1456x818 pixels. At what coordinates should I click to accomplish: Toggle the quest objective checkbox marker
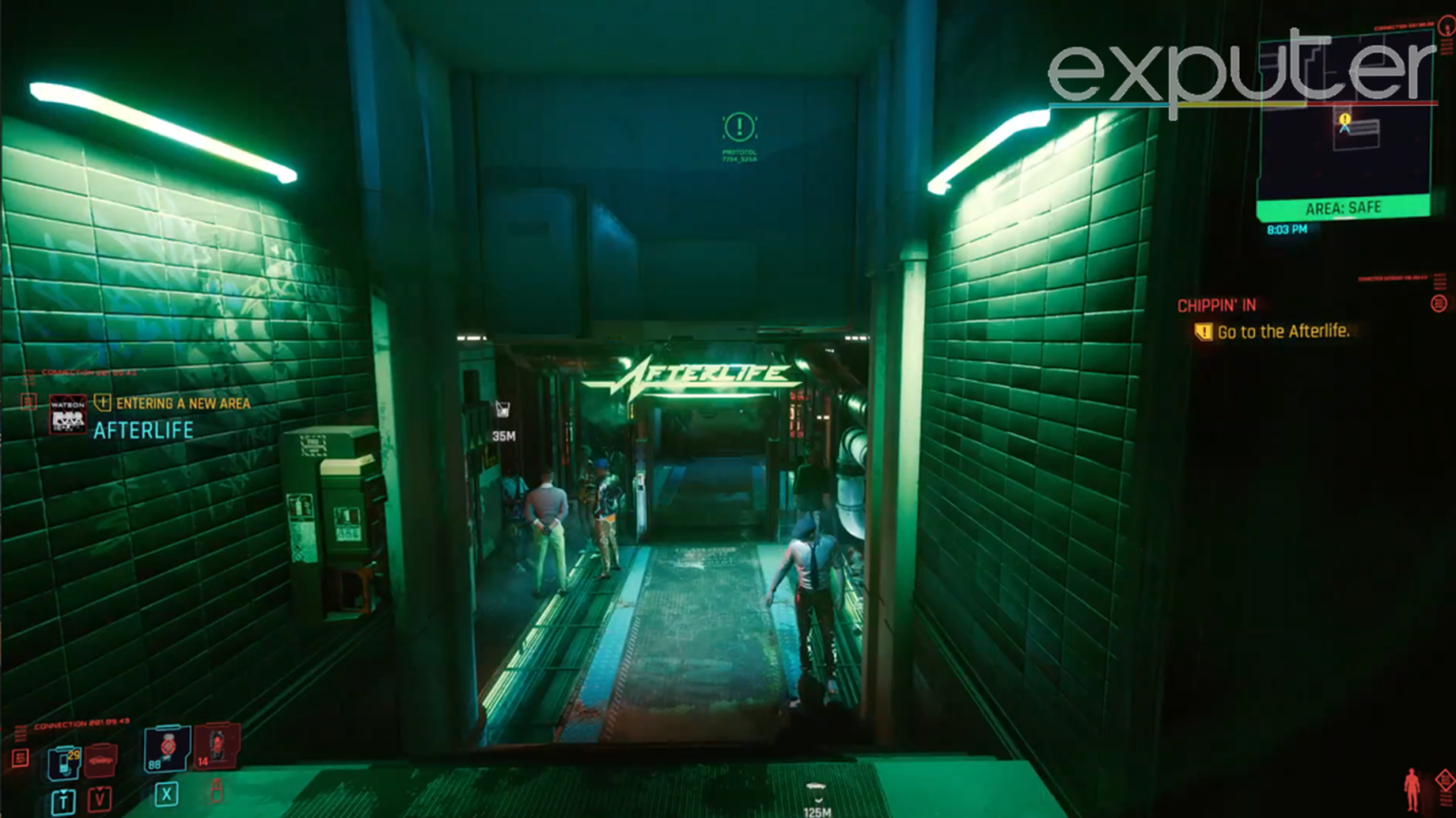tap(1202, 332)
